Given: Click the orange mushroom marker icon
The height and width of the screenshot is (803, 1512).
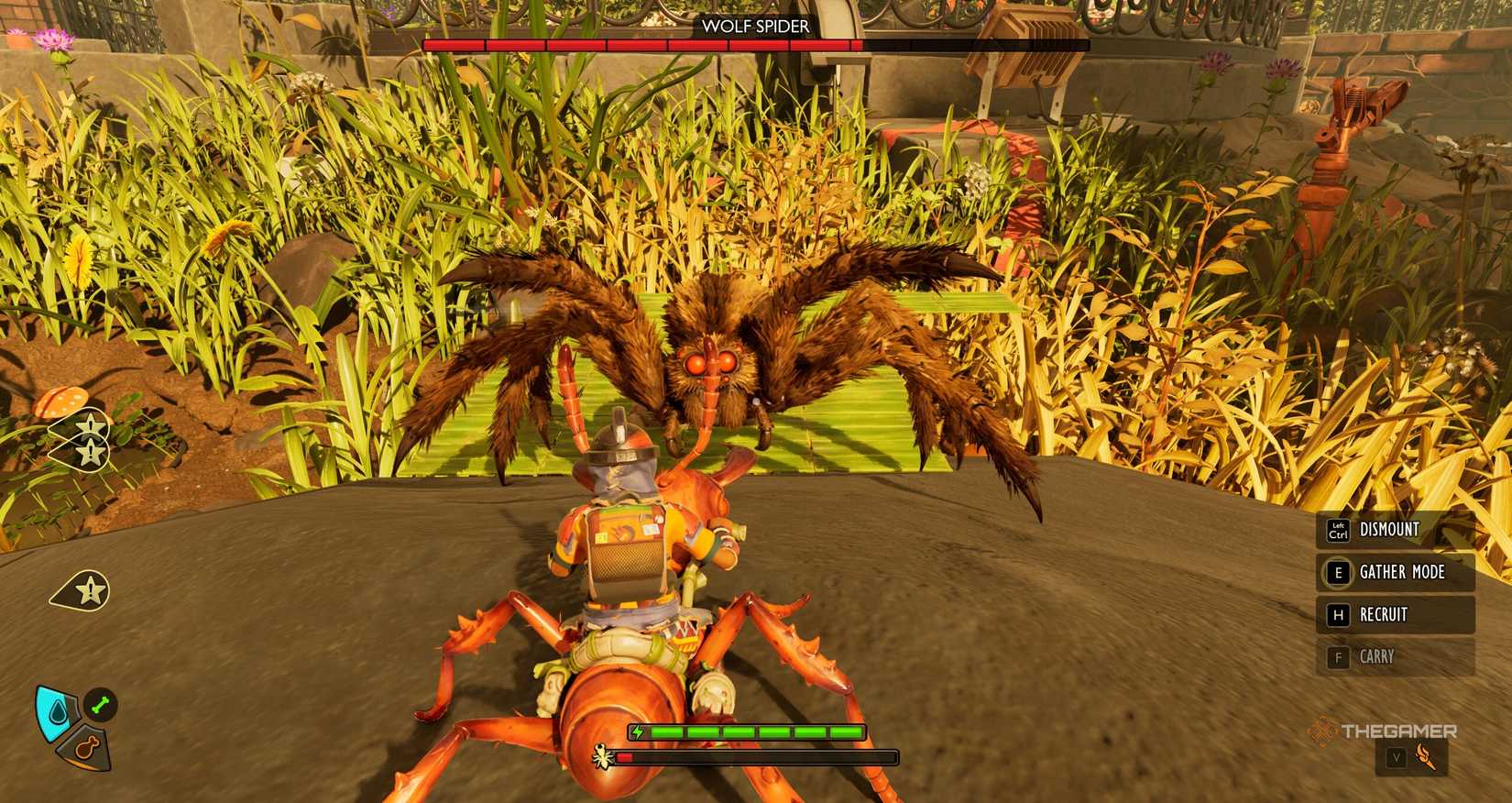Looking at the screenshot, I should tap(61, 400).
